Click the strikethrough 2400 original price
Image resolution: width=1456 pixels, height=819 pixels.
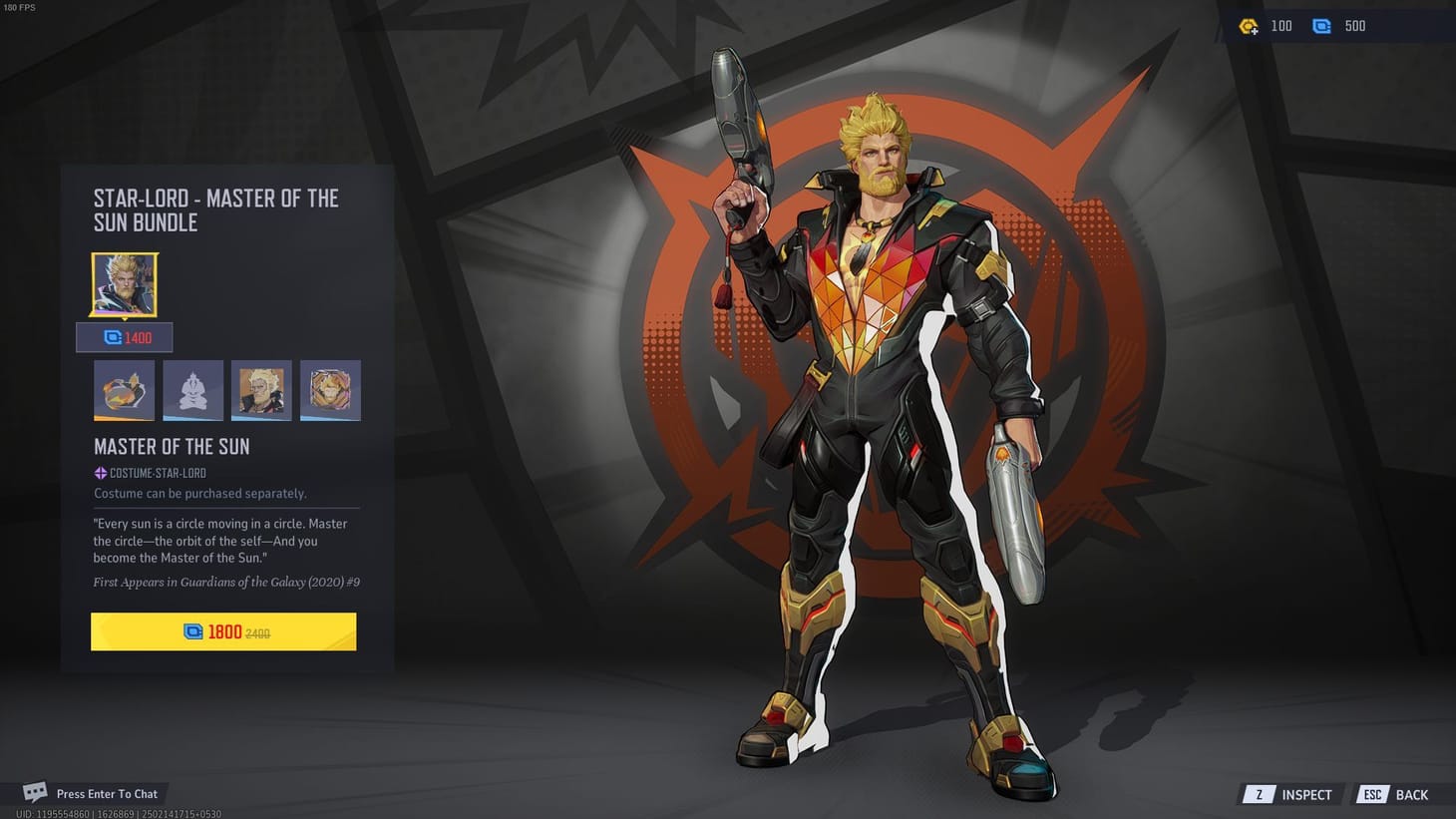pos(259,631)
